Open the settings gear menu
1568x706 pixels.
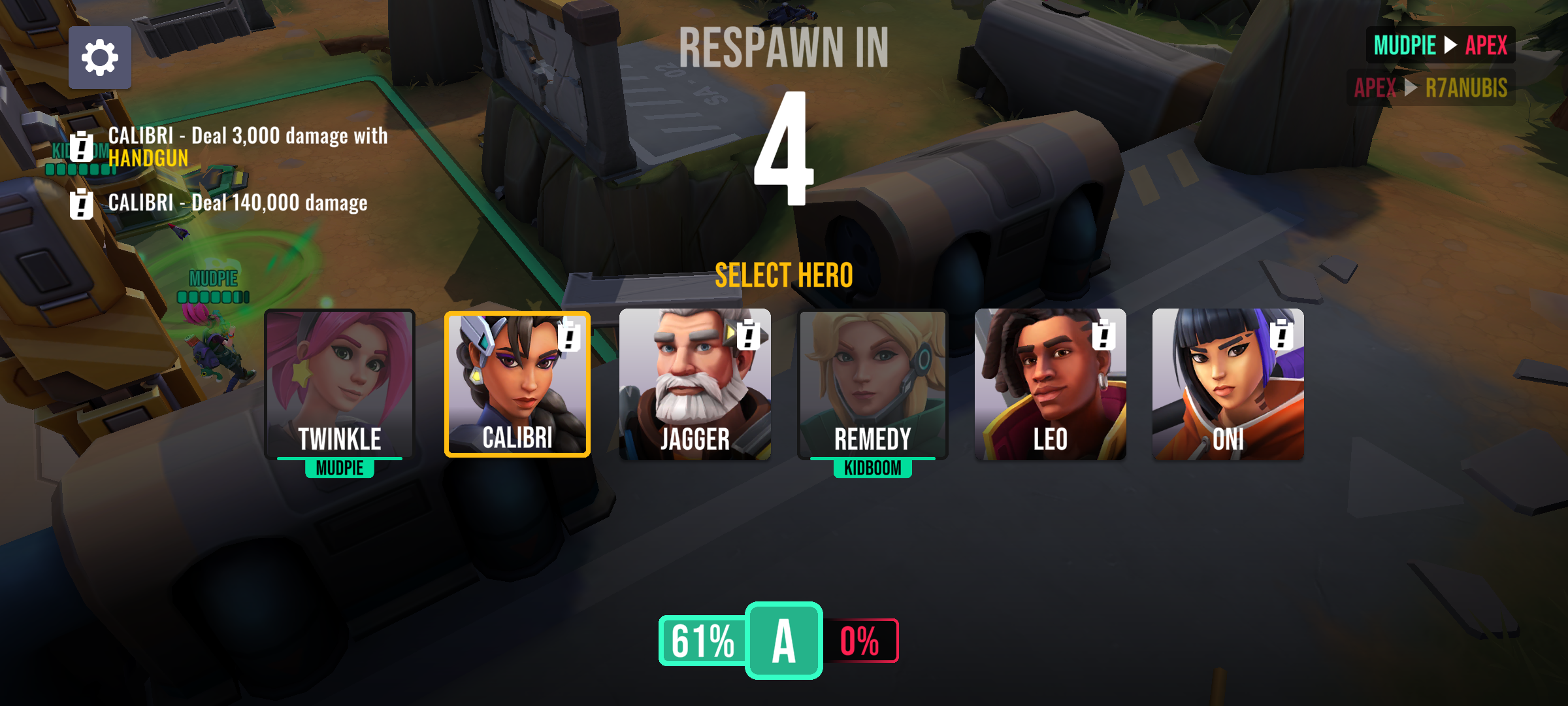pyautogui.click(x=99, y=58)
